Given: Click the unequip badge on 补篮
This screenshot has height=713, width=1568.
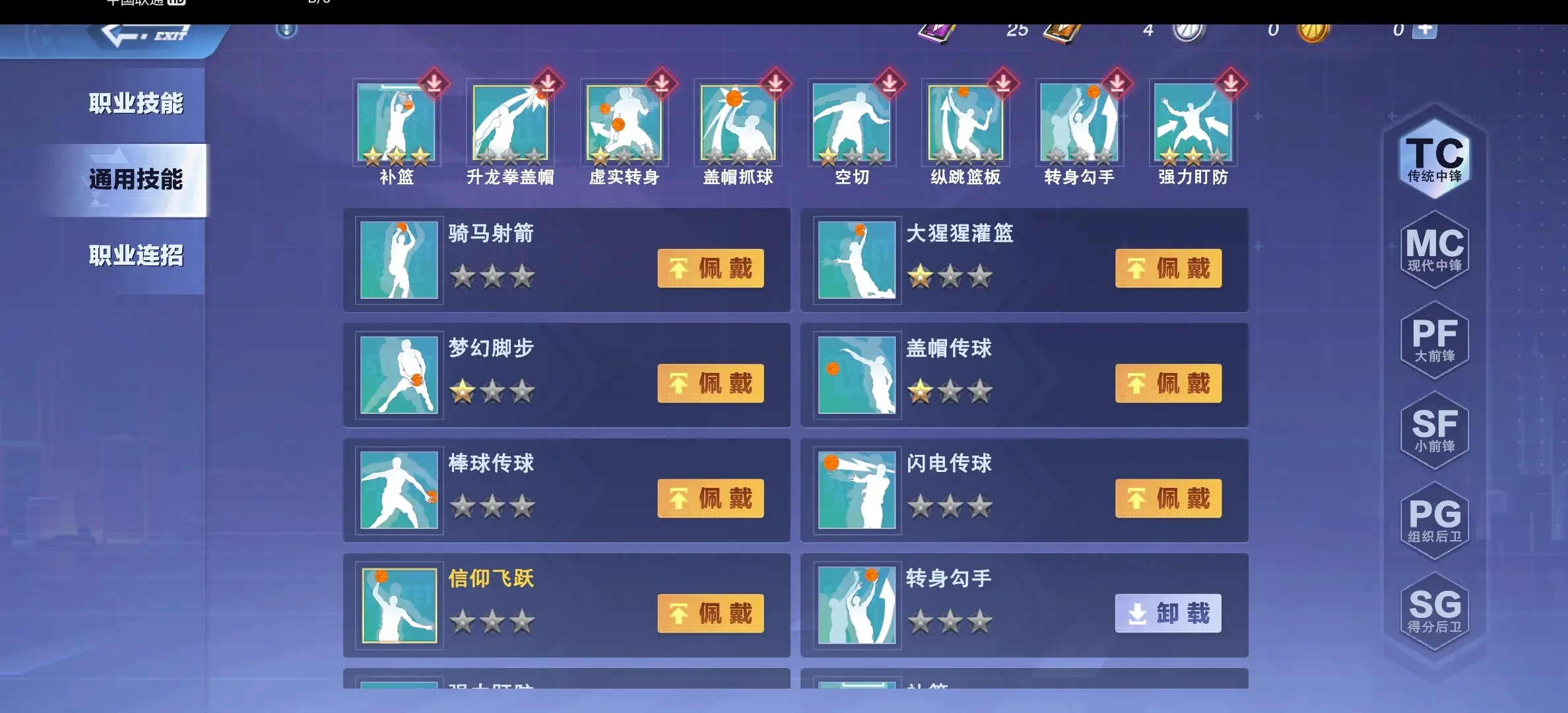Looking at the screenshot, I should (x=434, y=85).
